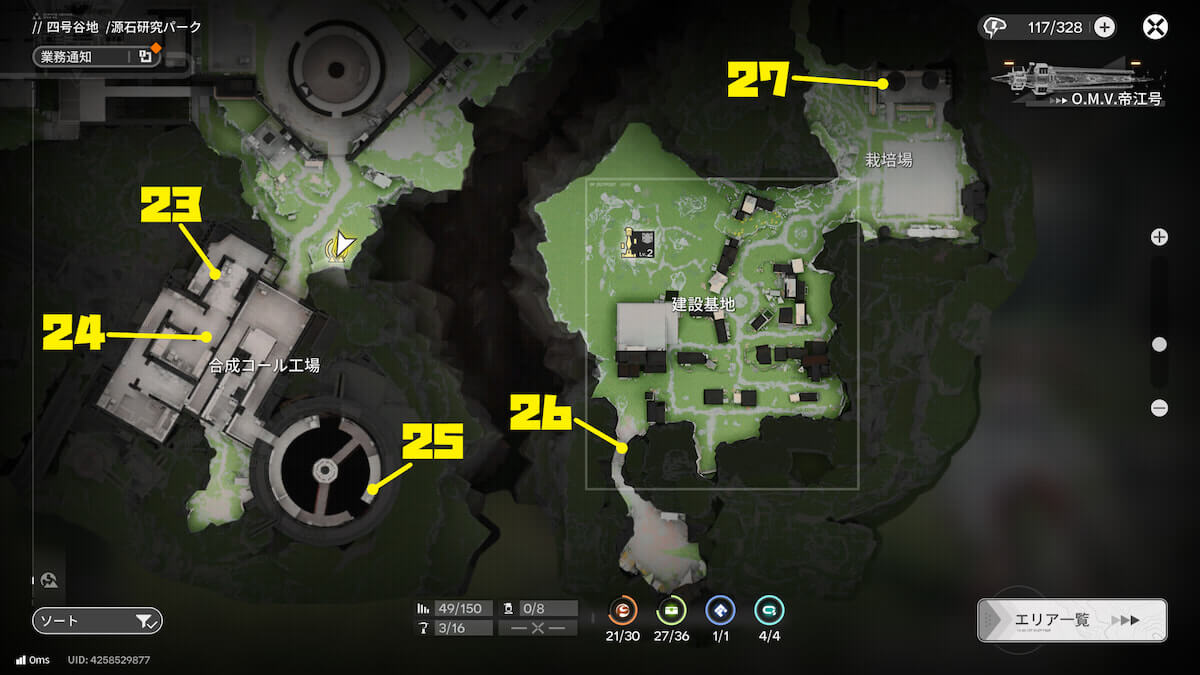Screen dimensions: 1200x675
Task: Click the yellow Lv.2 base marker on map
Action: click(637, 242)
